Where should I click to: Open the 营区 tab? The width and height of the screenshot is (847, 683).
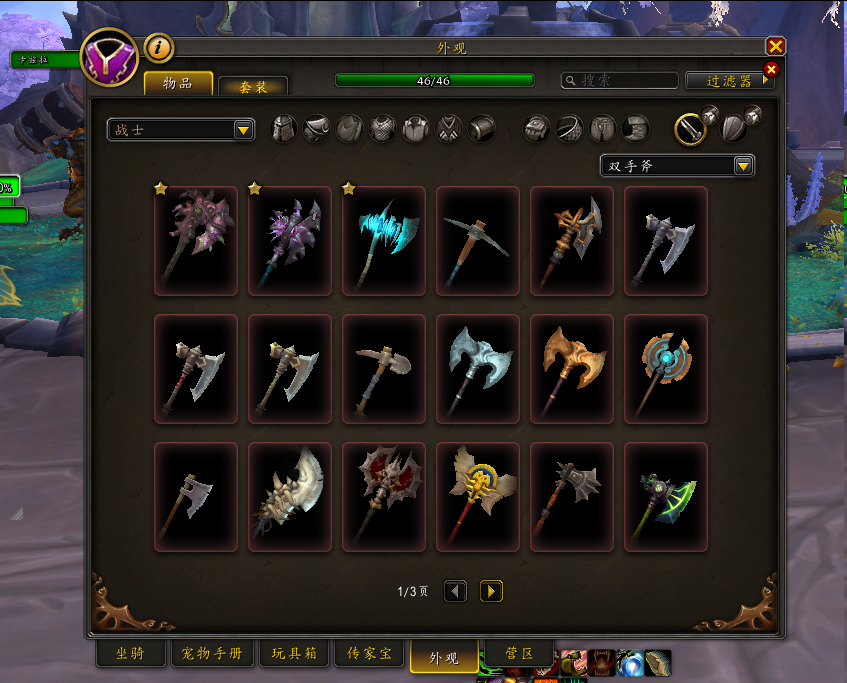tap(516, 654)
